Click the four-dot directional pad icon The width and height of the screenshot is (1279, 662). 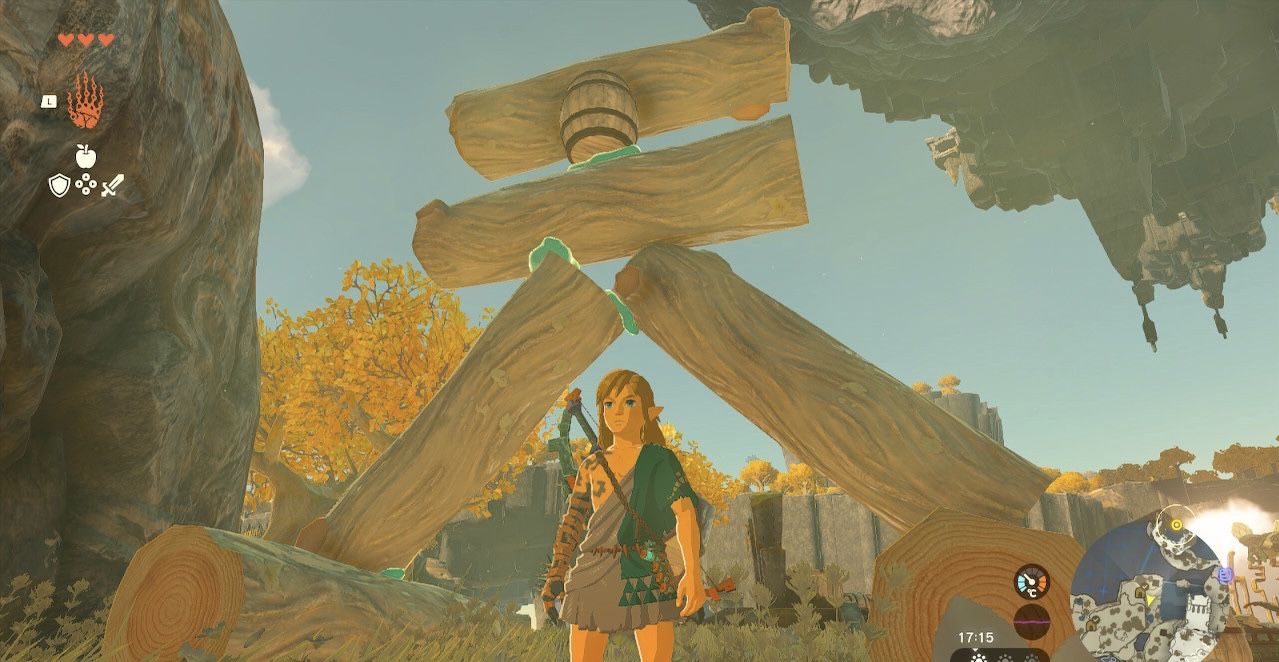pyautogui.click(x=85, y=185)
